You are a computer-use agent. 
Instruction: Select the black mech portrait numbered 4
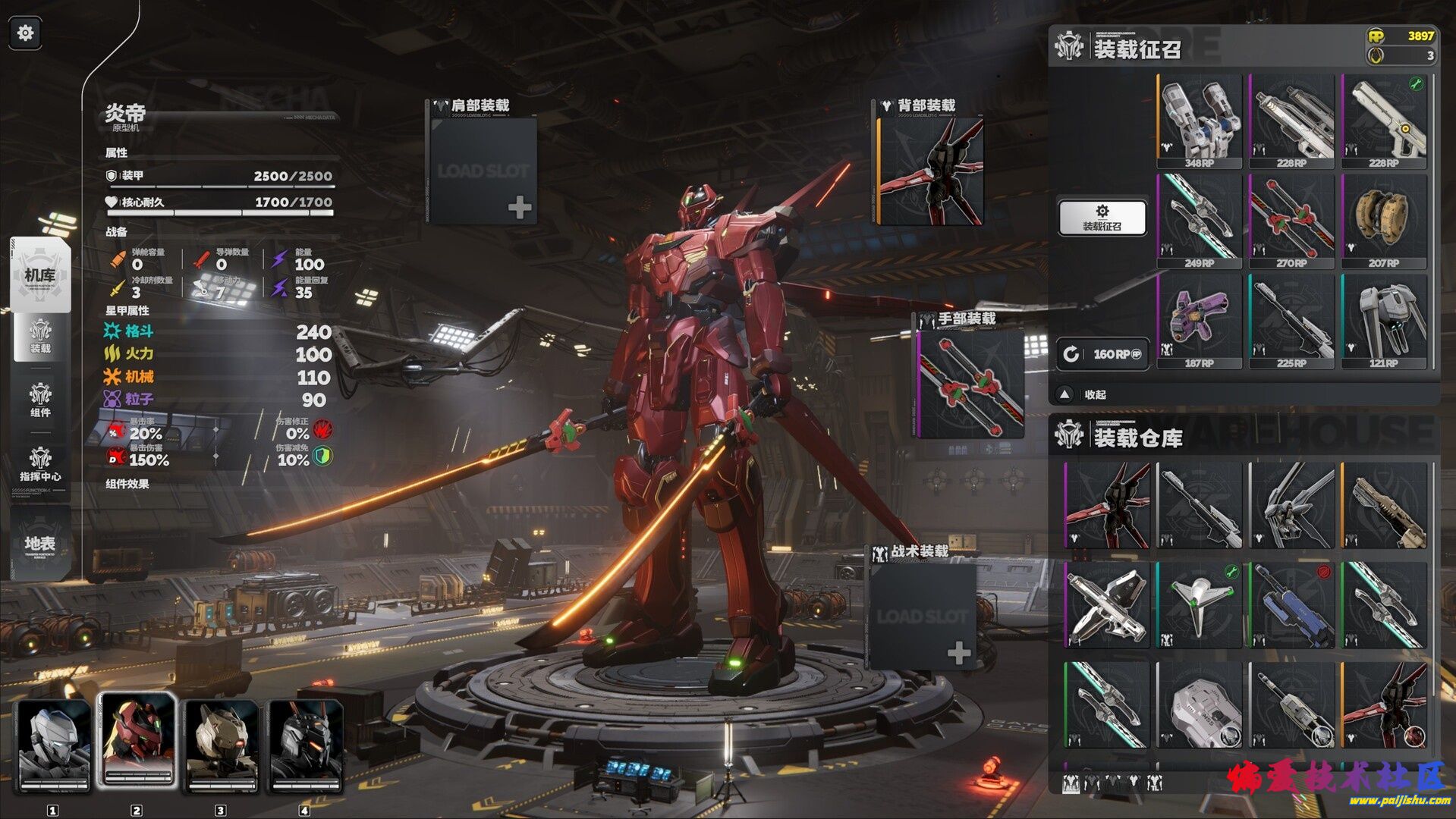coord(305,745)
